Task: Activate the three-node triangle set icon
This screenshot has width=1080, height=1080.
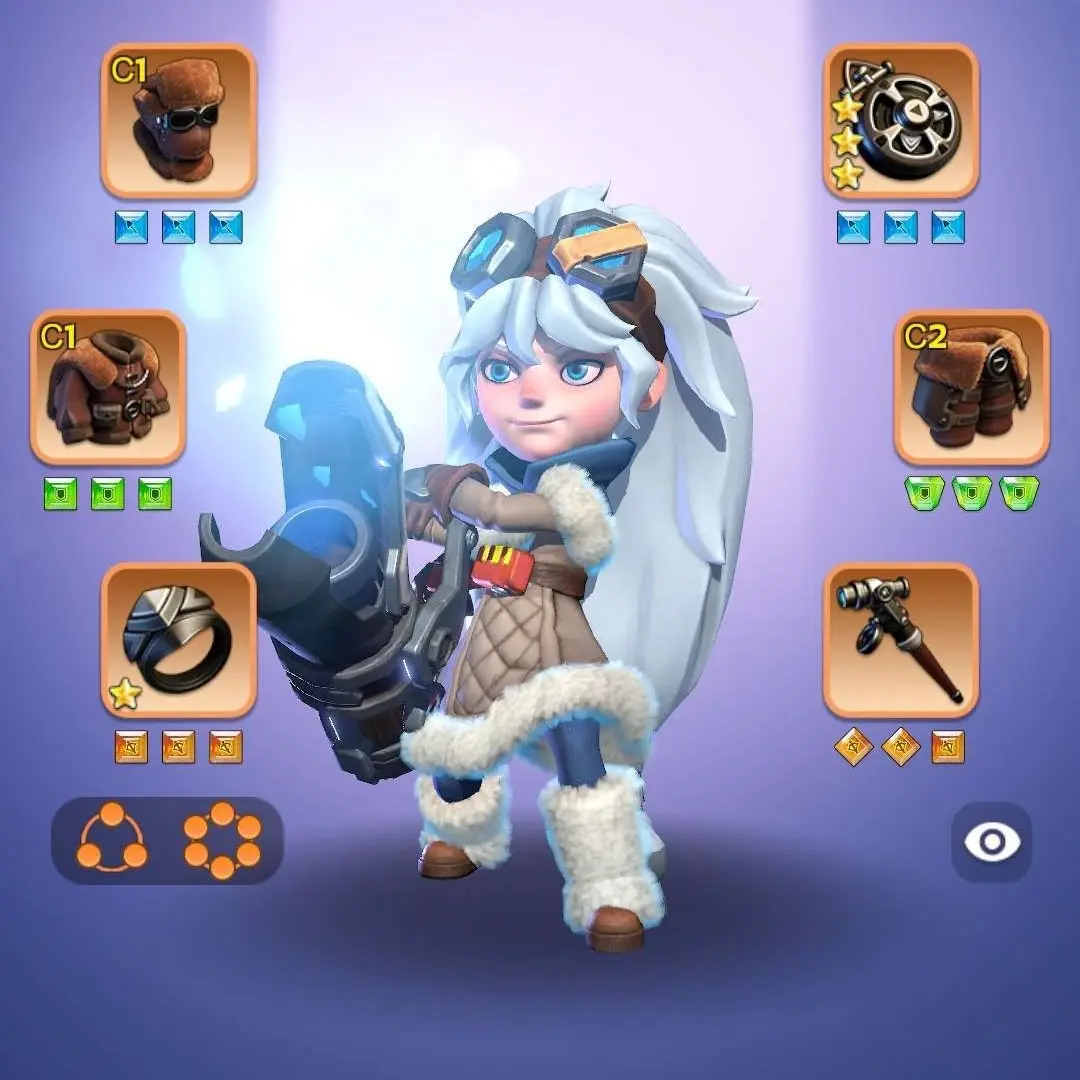Action: coord(112,841)
